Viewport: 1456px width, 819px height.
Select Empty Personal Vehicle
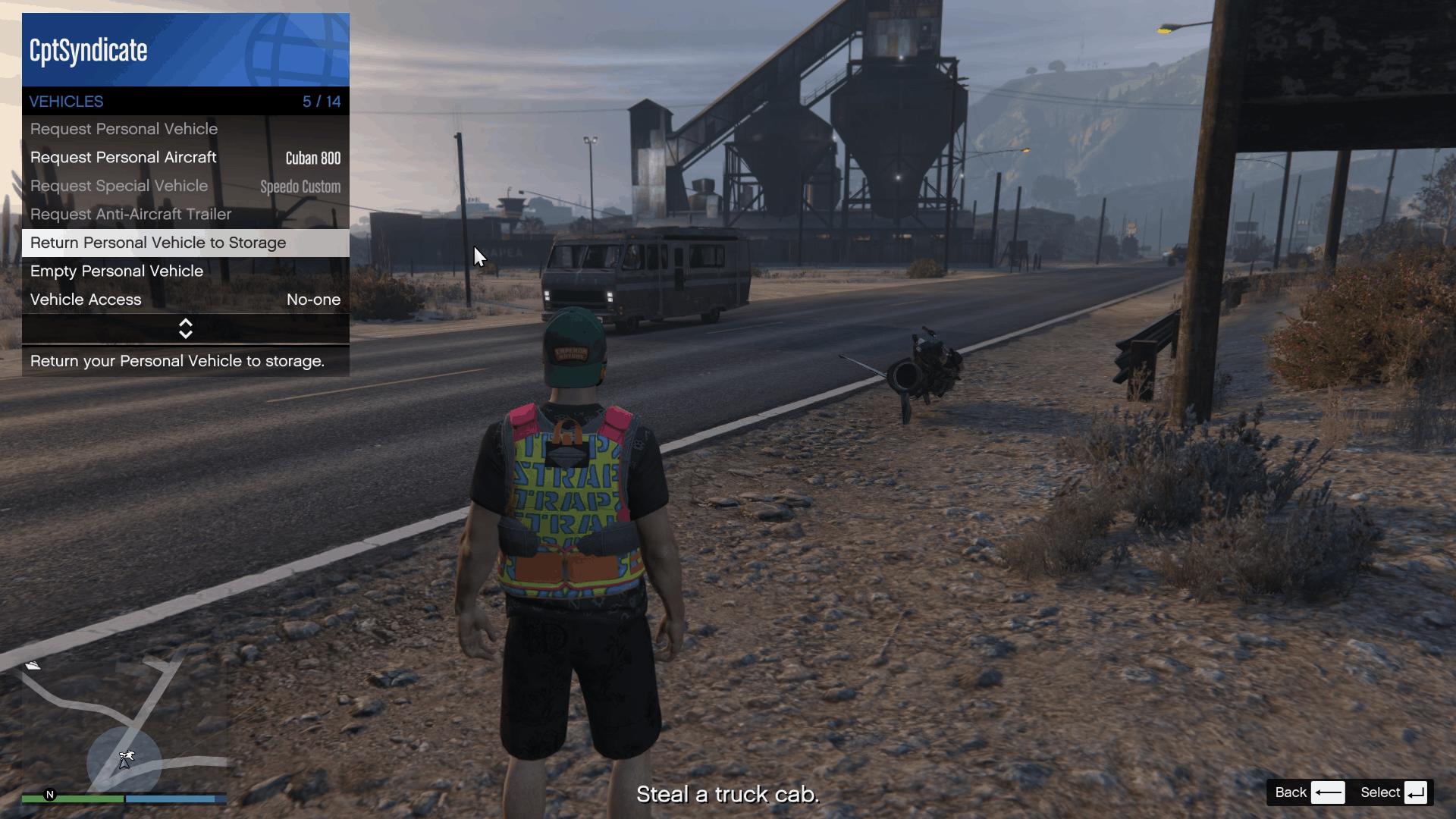coord(116,271)
